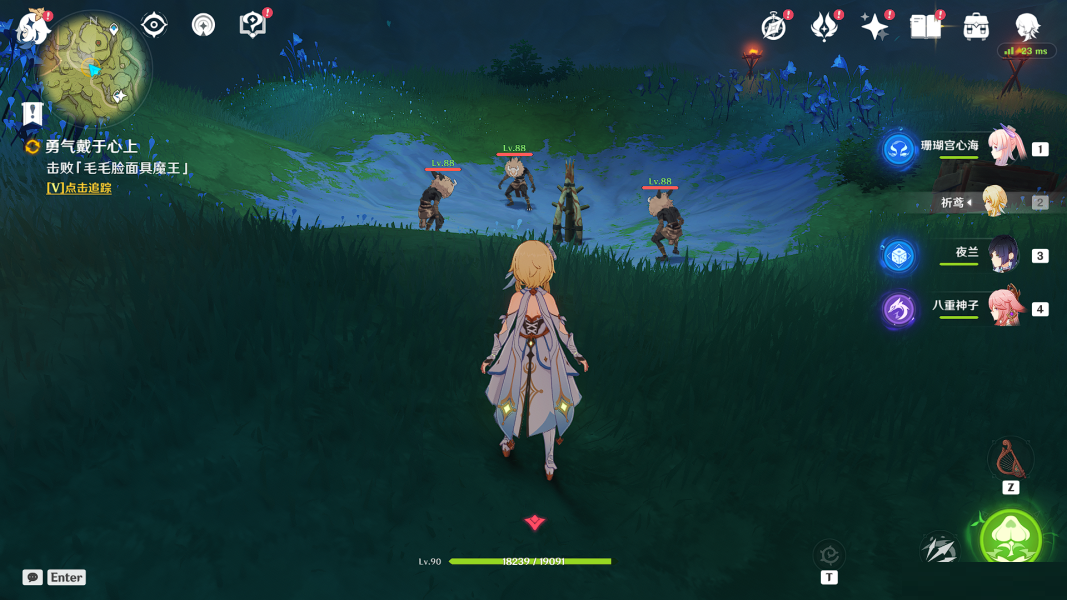Open the chat box speech bubble

tap(33, 577)
